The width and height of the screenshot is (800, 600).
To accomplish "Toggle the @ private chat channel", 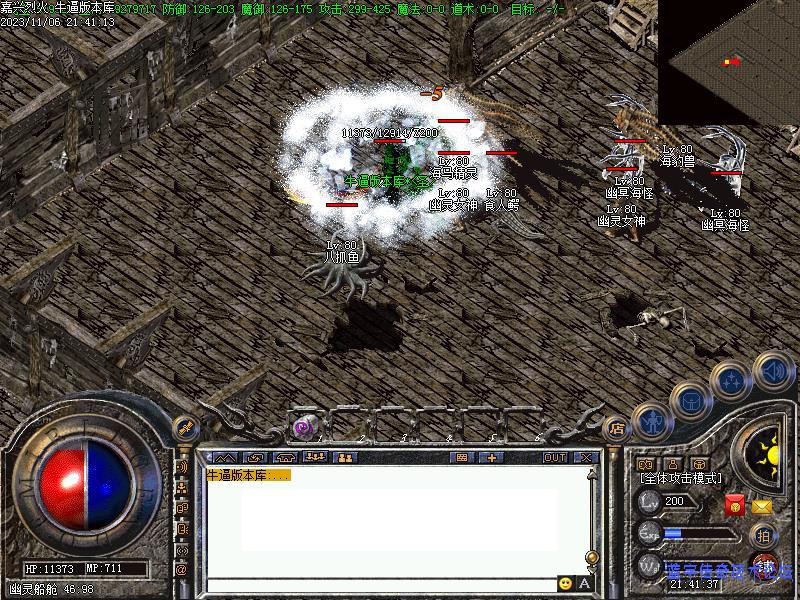I will [182, 569].
